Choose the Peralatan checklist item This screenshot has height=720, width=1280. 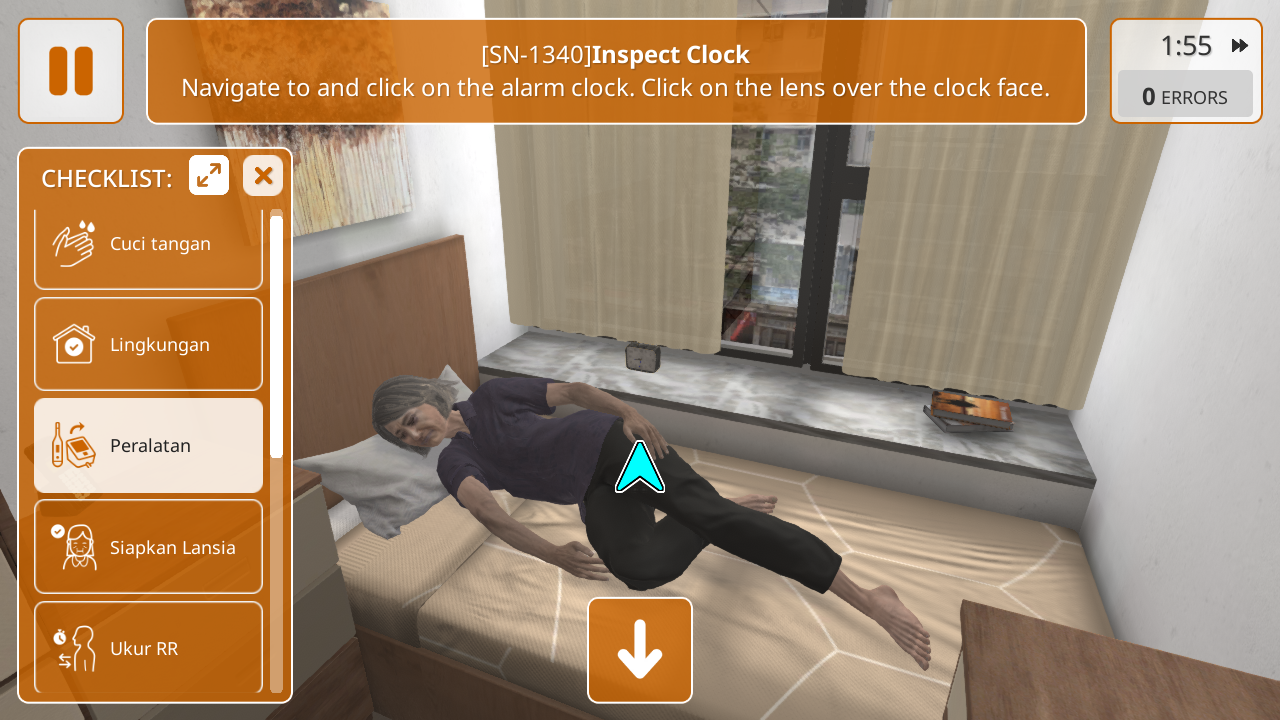coord(148,445)
